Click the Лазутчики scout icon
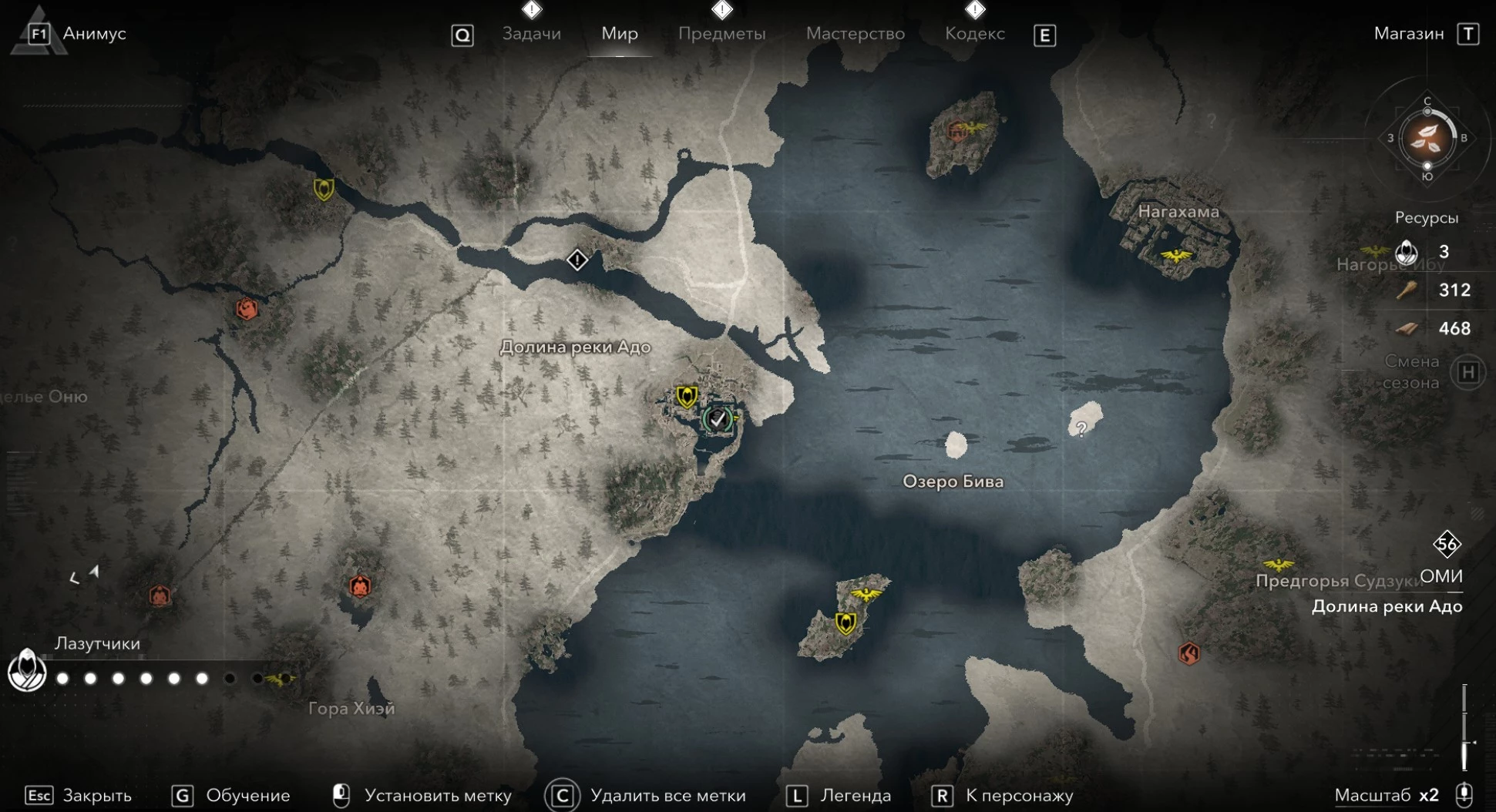This screenshot has width=1496, height=812. pos(27,669)
